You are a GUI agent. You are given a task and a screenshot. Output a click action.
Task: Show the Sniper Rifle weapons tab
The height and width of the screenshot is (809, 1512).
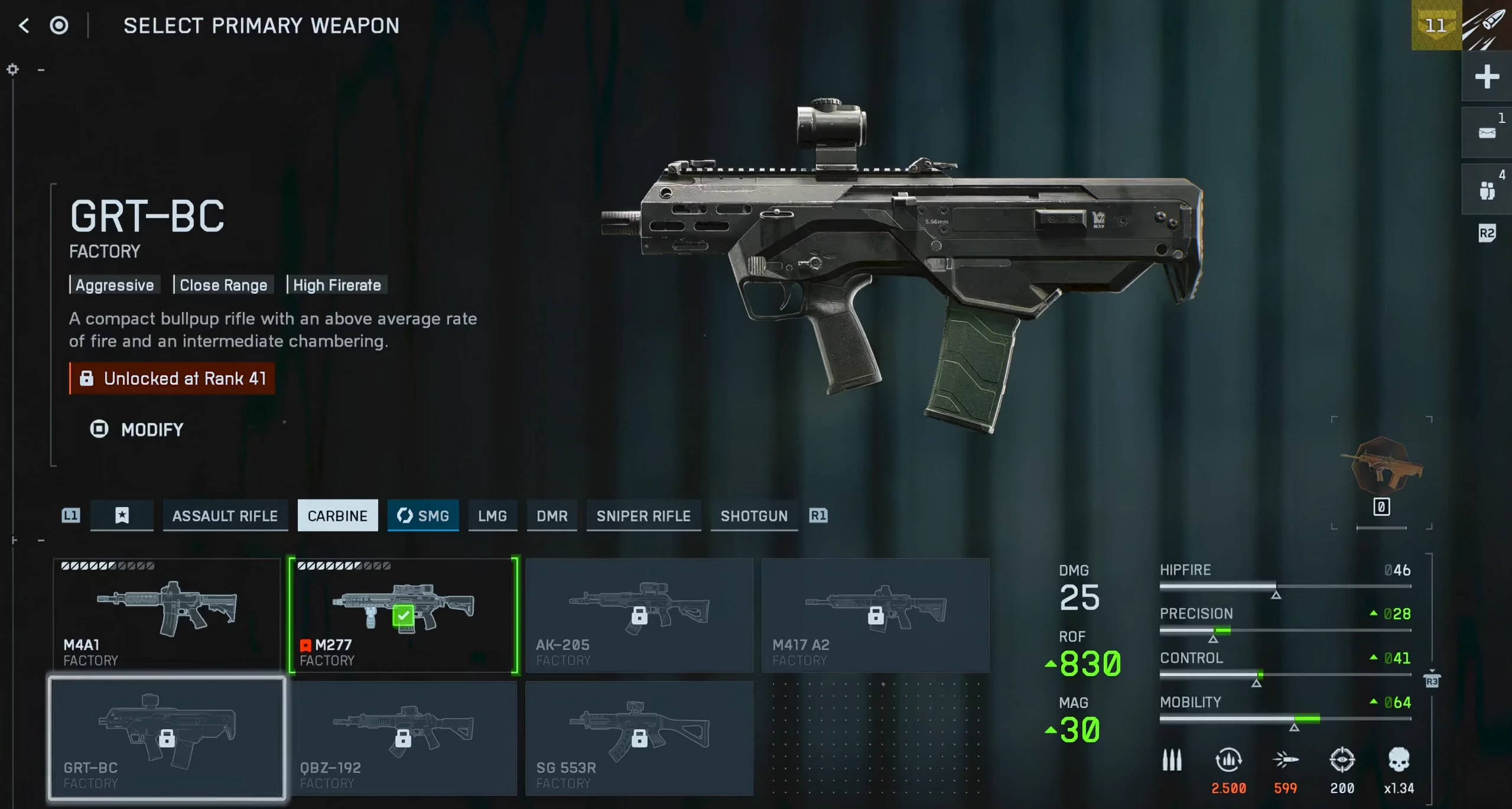pos(643,516)
